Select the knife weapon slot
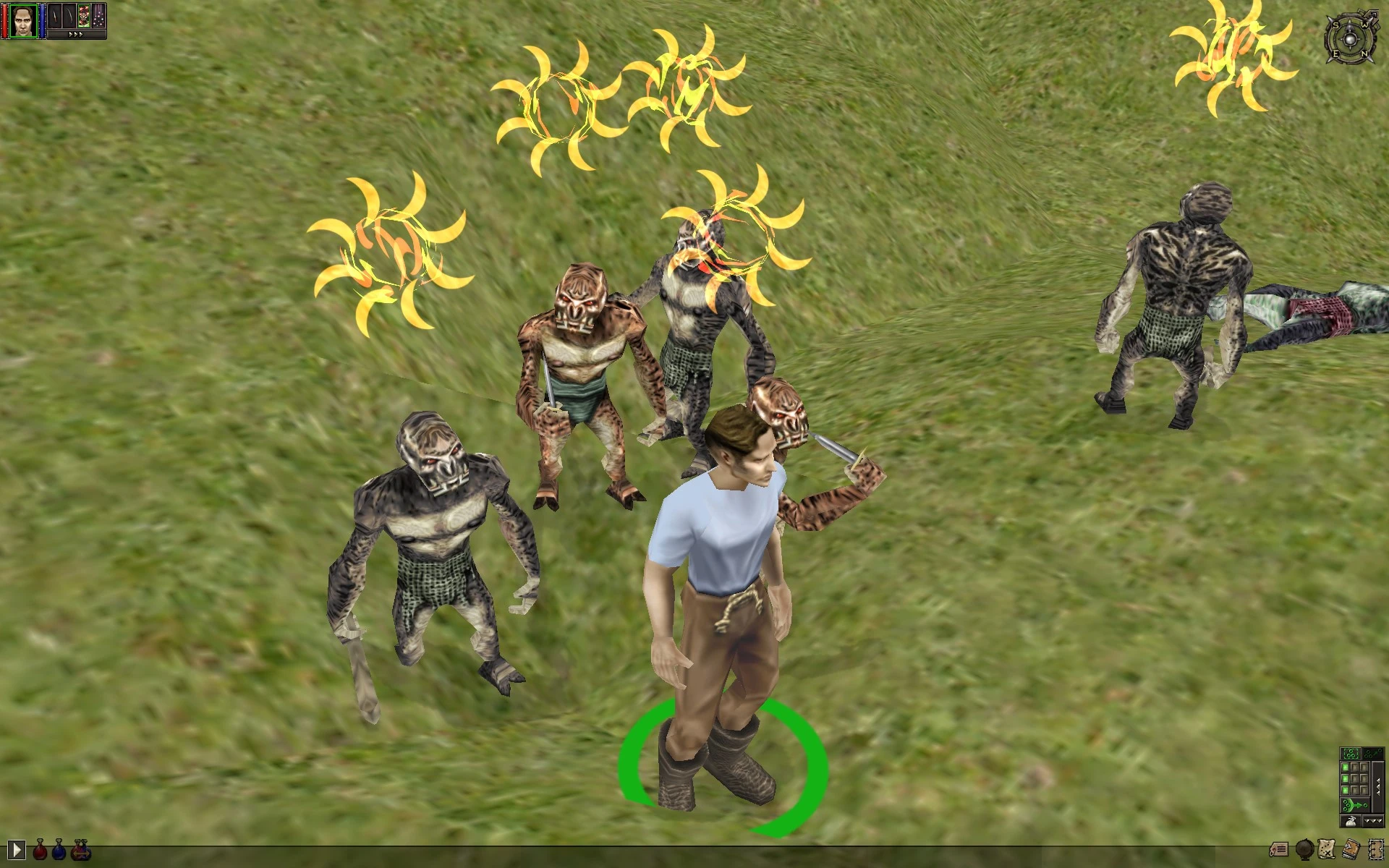Viewport: 1389px width, 868px height. (x=55, y=16)
